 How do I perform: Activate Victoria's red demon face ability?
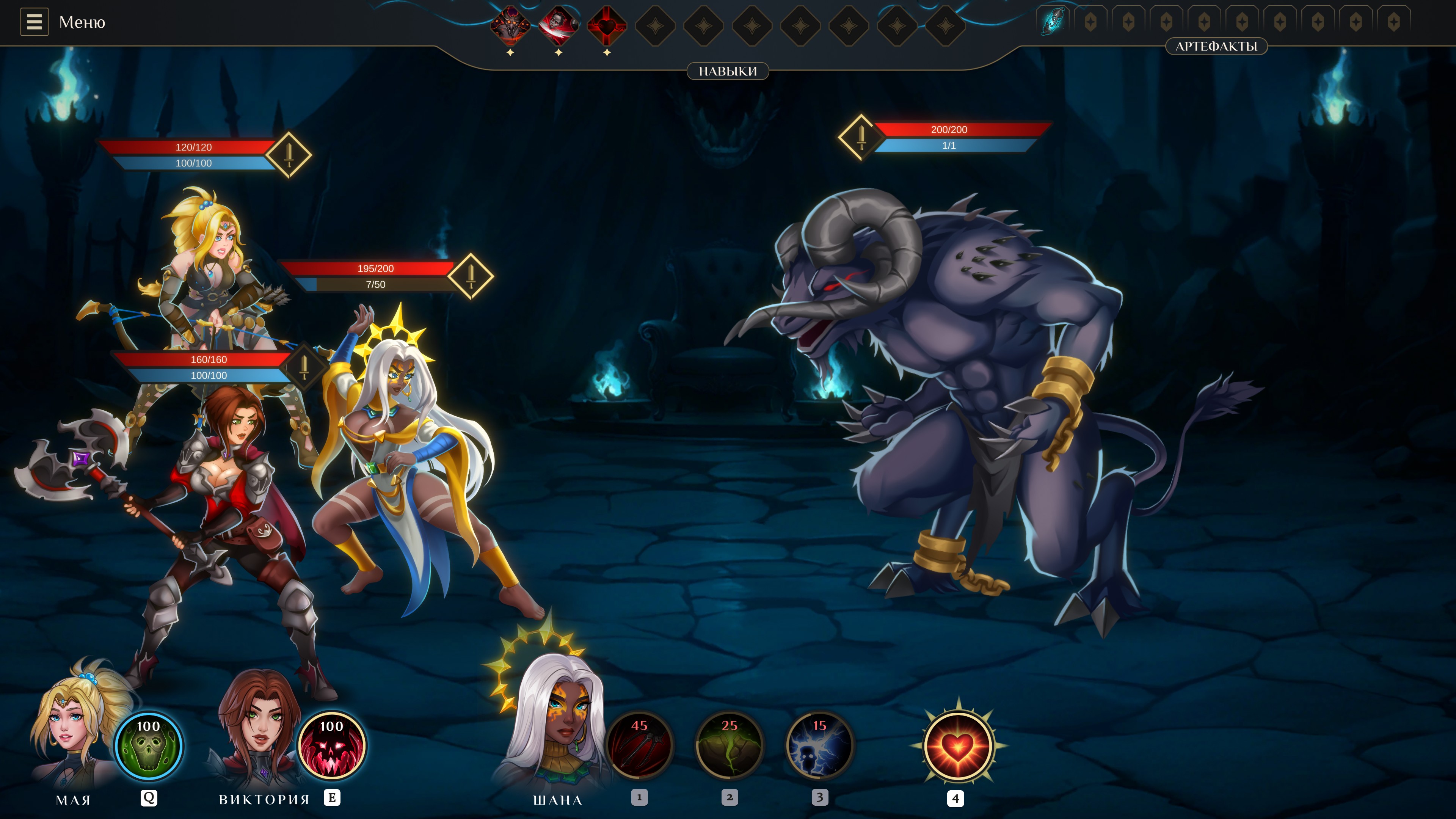pyautogui.click(x=332, y=746)
